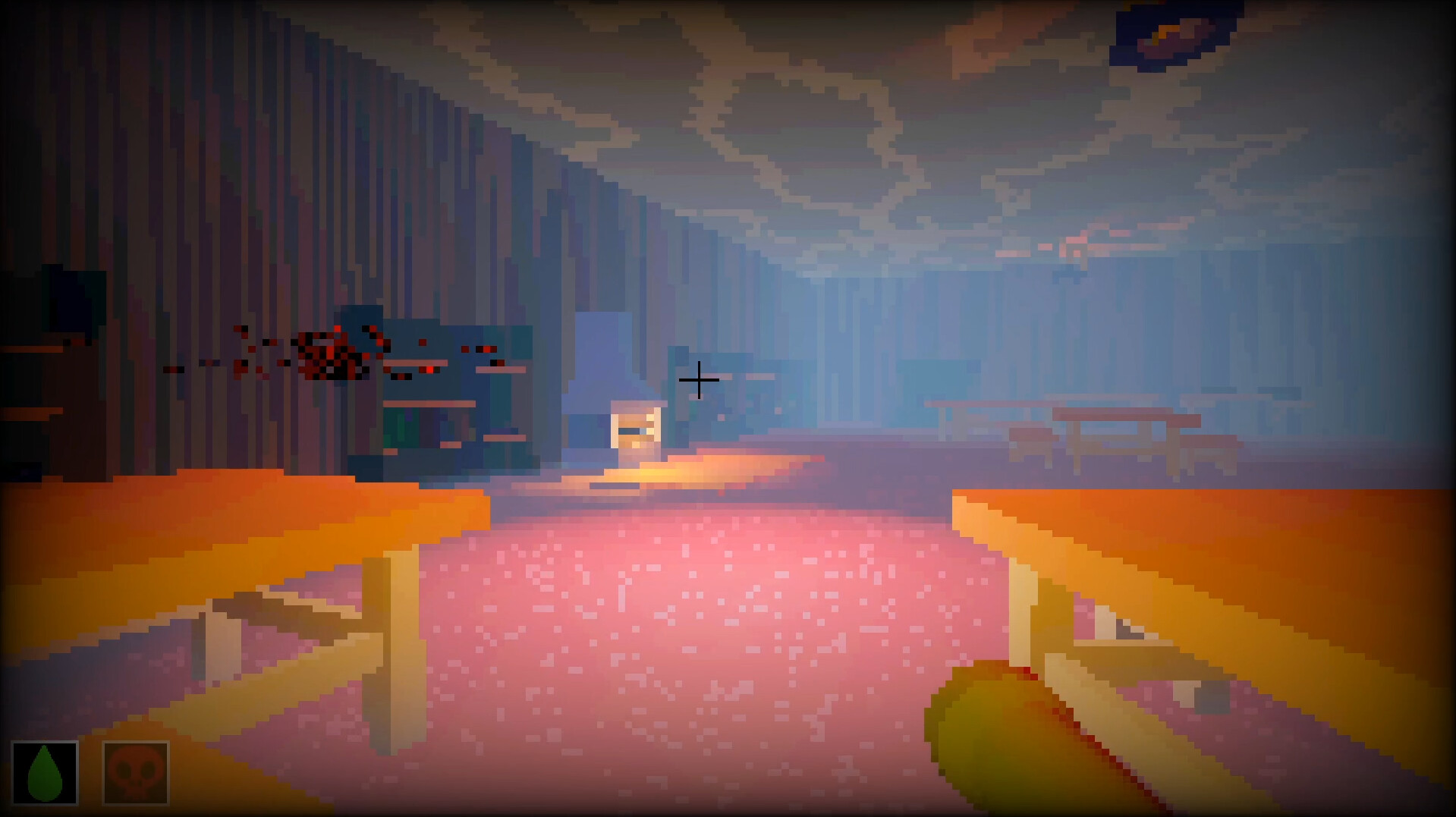The width and height of the screenshot is (1456, 817).
Task: Click the fireplace opening to toggle its fire
Action: (x=634, y=427)
